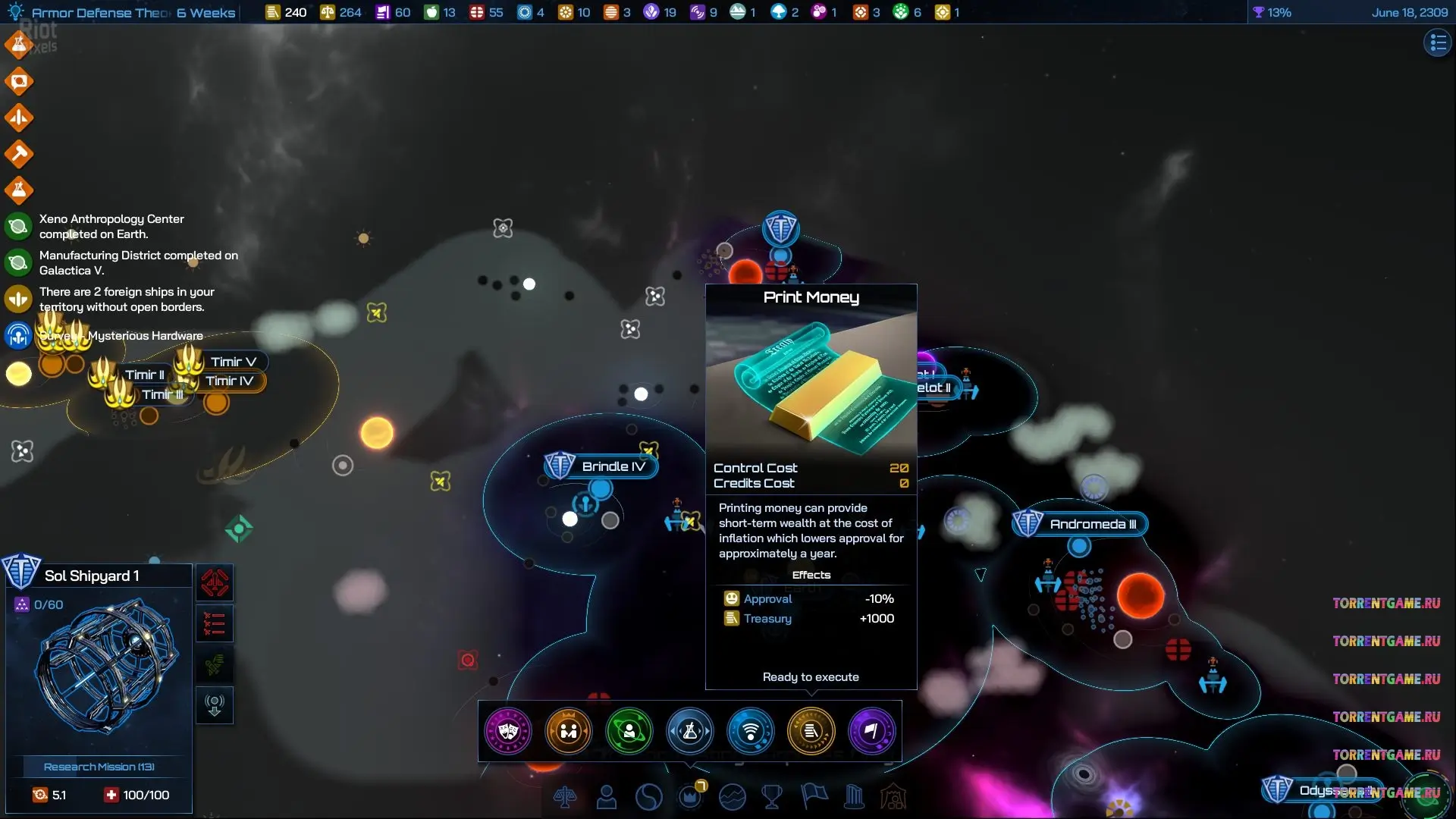Open the scales of justice screen
Image resolution: width=1456 pixels, height=819 pixels.
565,797
